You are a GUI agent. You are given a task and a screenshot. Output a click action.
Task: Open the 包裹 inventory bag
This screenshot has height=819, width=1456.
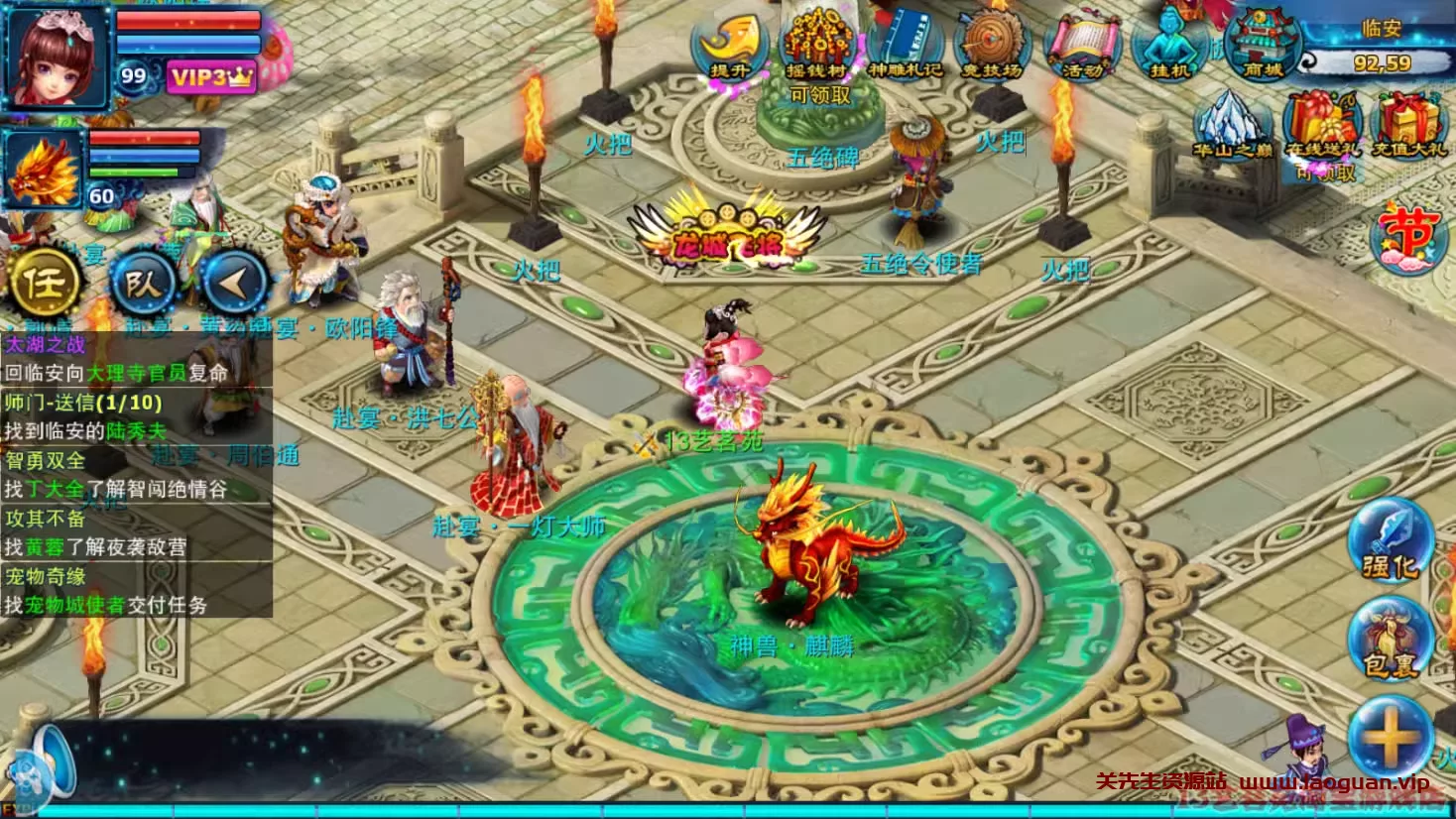click(1391, 640)
